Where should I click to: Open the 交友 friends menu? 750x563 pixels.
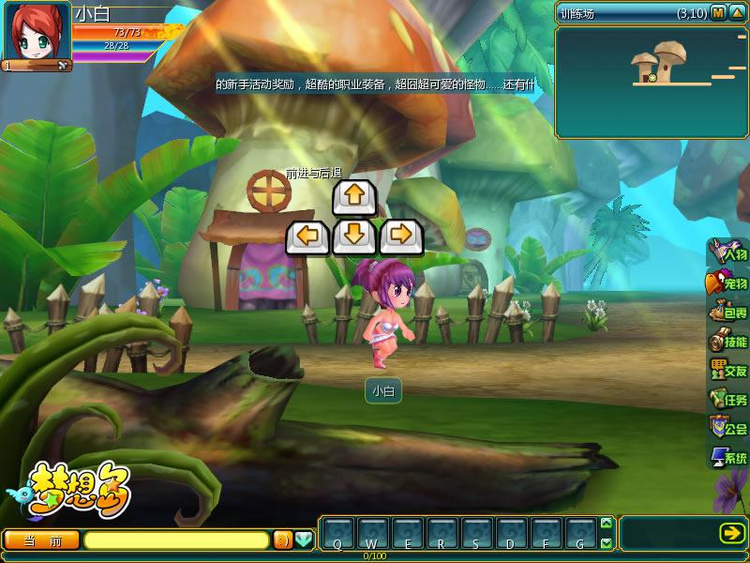pyautogui.click(x=728, y=370)
